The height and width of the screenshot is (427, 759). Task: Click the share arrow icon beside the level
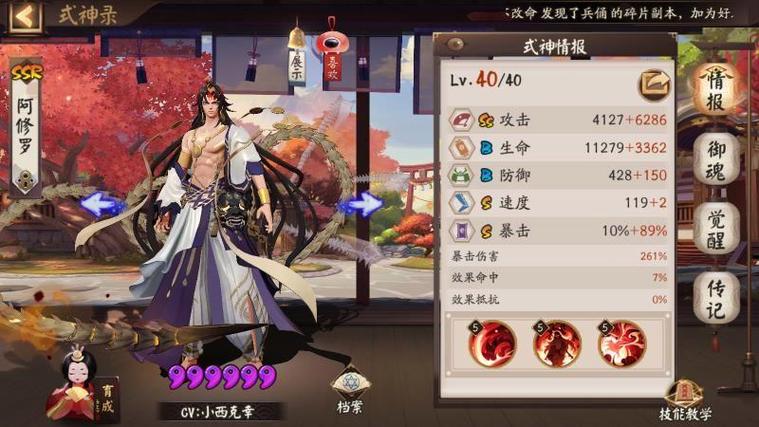(x=656, y=81)
